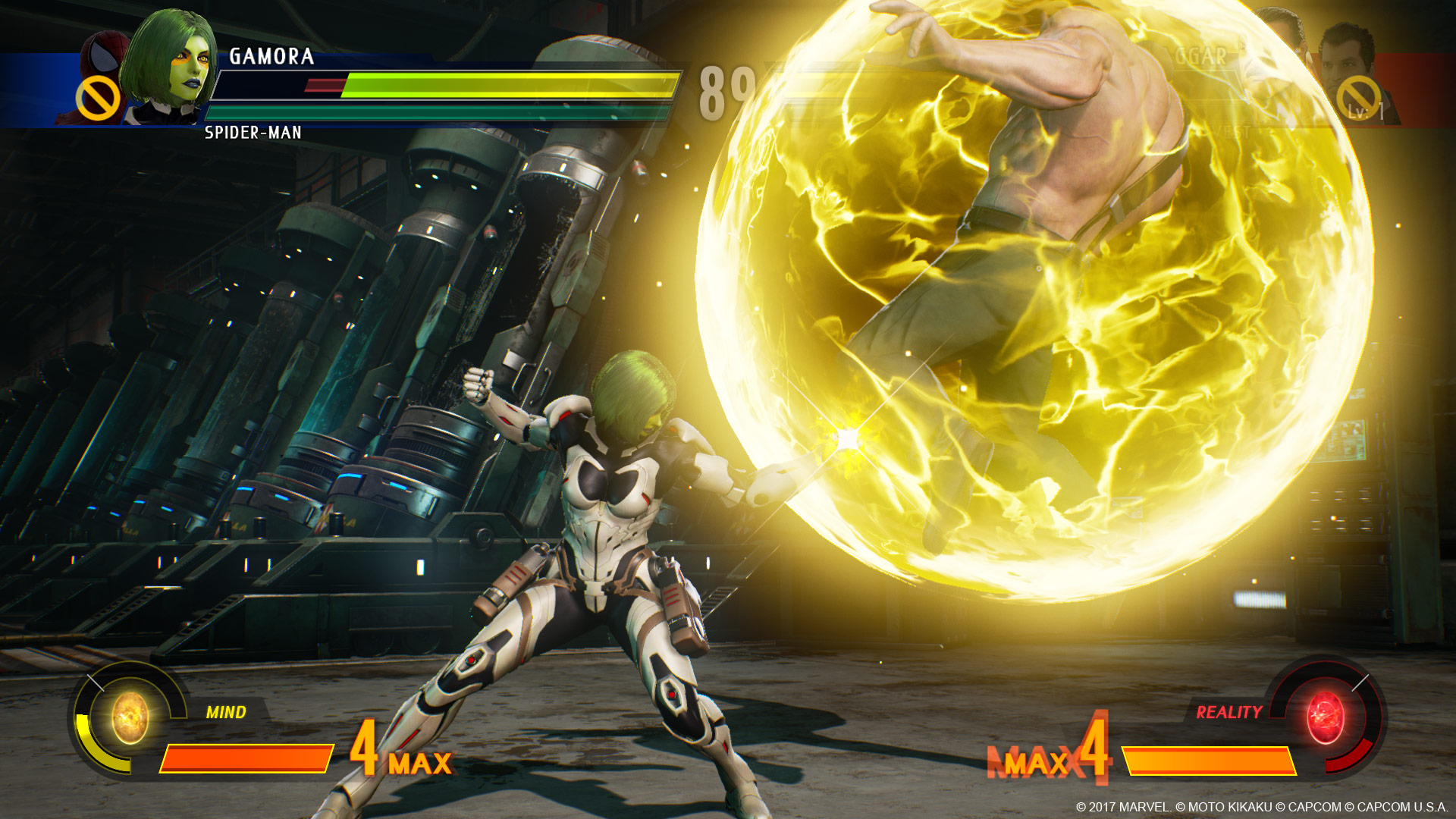The width and height of the screenshot is (1456, 819).
Task: Click the MIND stone text button
Action: point(225,713)
